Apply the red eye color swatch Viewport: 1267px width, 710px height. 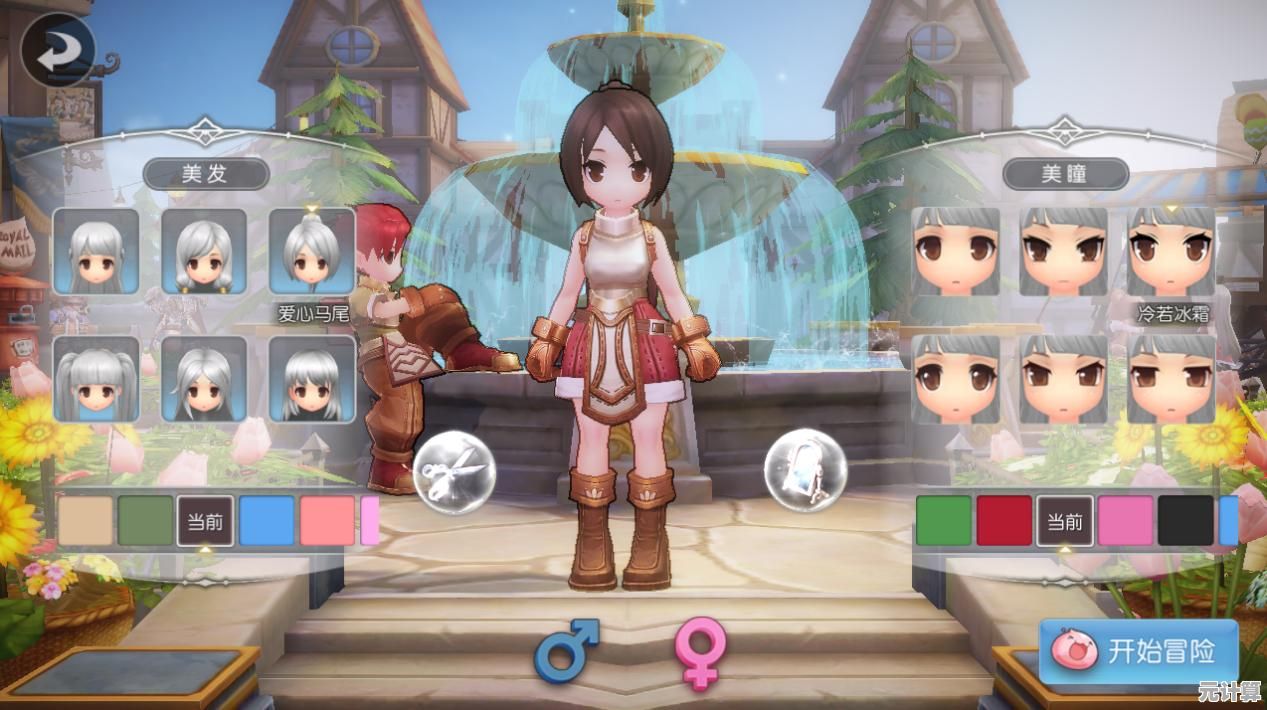tap(1004, 521)
